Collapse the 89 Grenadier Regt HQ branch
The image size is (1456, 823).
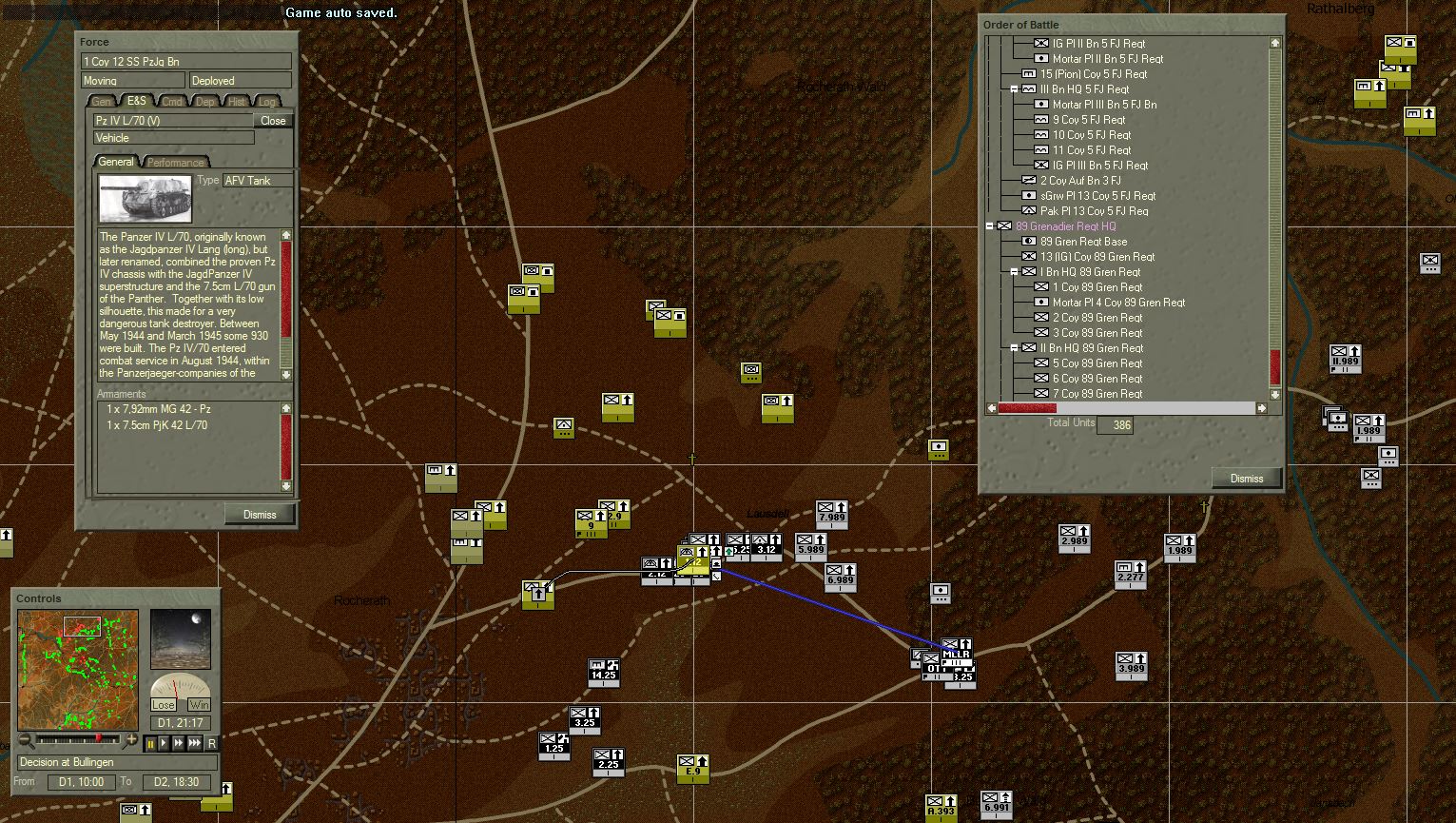point(989,225)
